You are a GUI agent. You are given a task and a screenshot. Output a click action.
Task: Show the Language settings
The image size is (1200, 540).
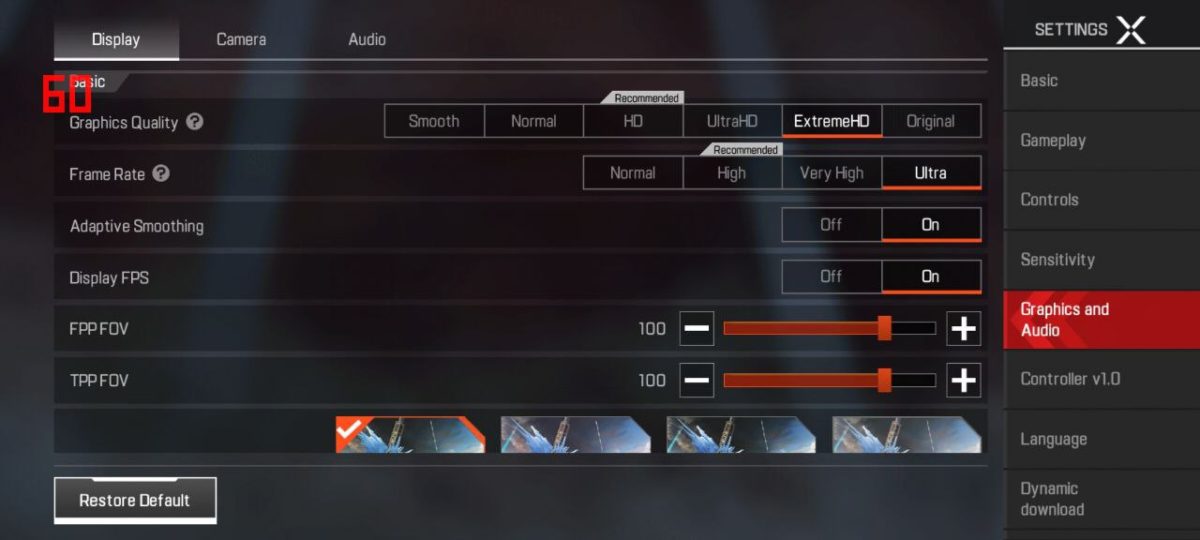point(1053,439)
